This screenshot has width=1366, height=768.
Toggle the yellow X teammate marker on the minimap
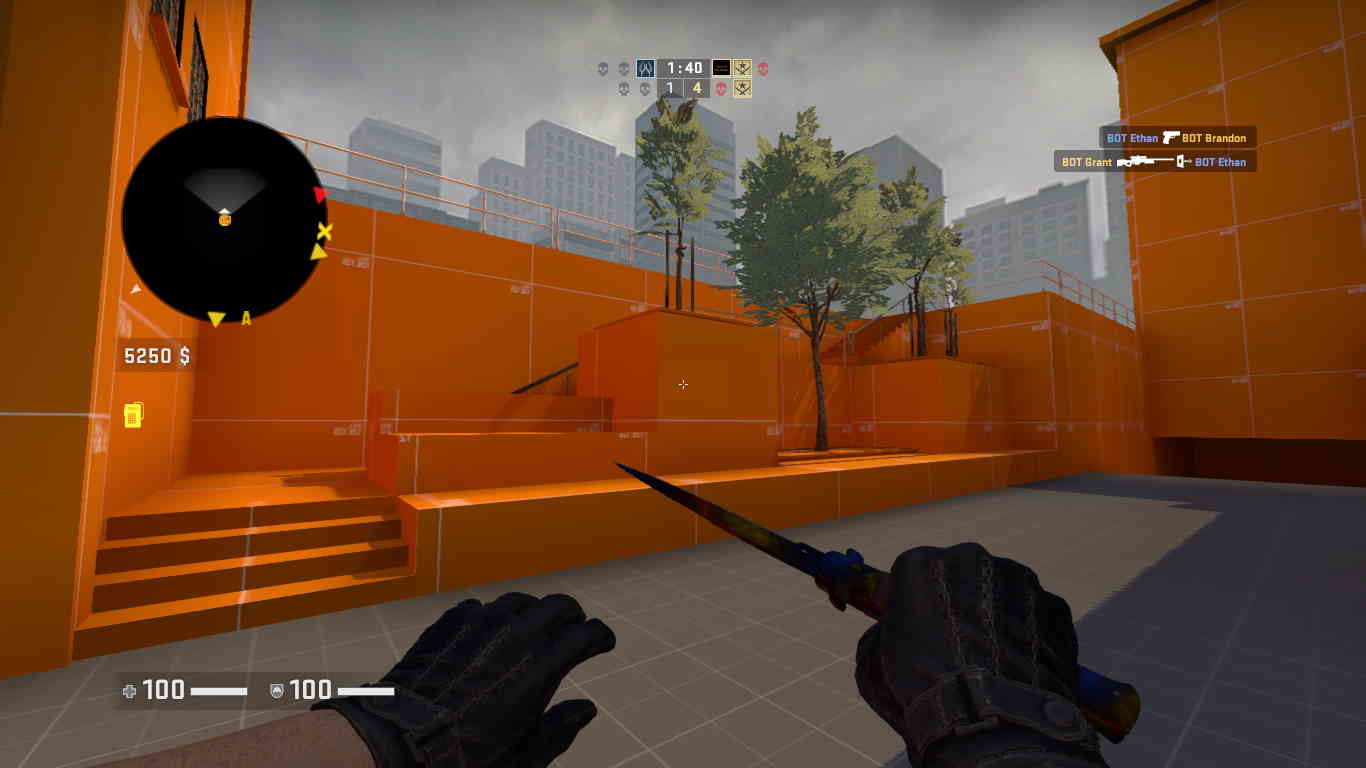326,232
